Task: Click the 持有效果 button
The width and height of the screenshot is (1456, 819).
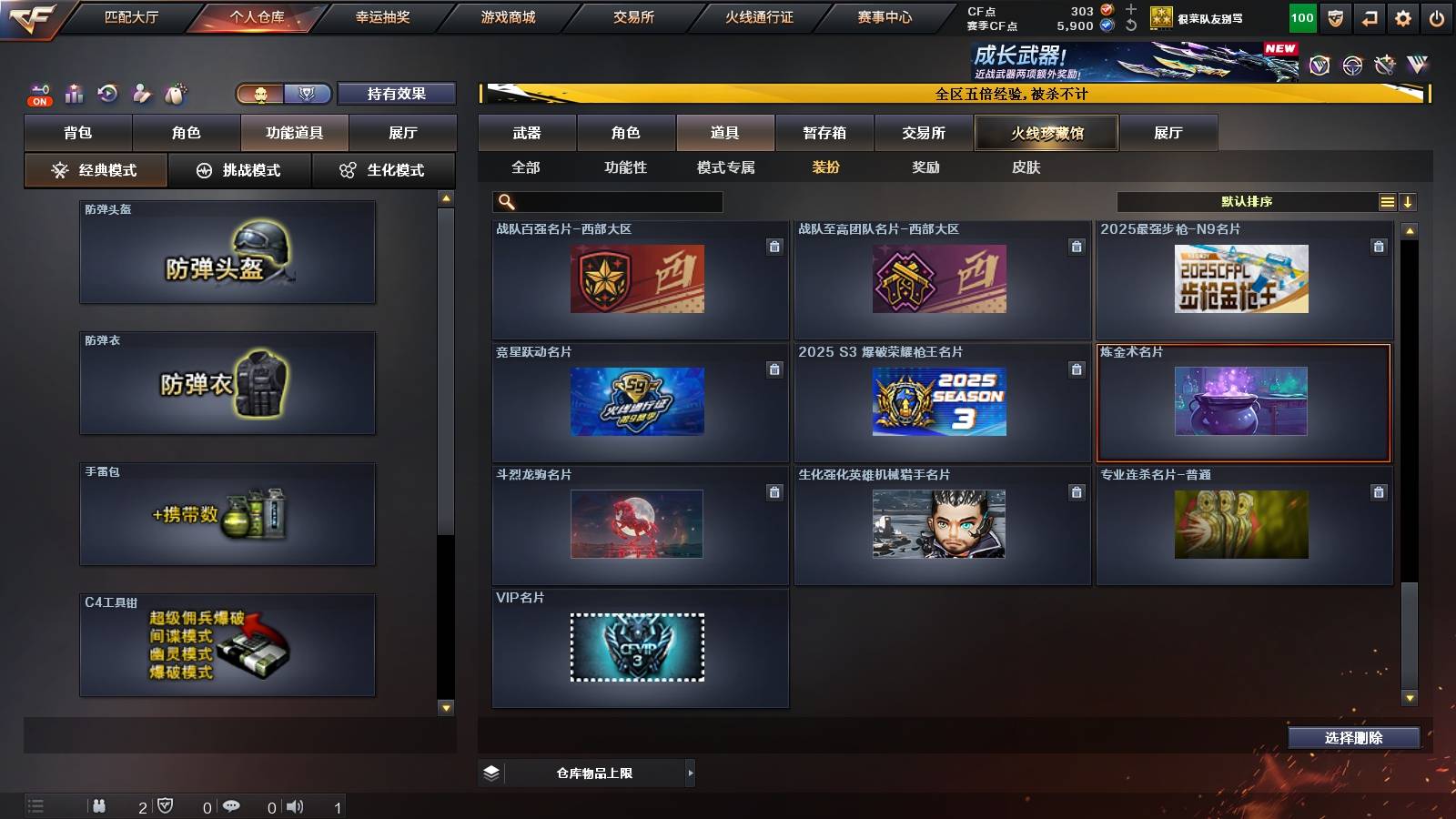Action: click(x=398, y=94)
